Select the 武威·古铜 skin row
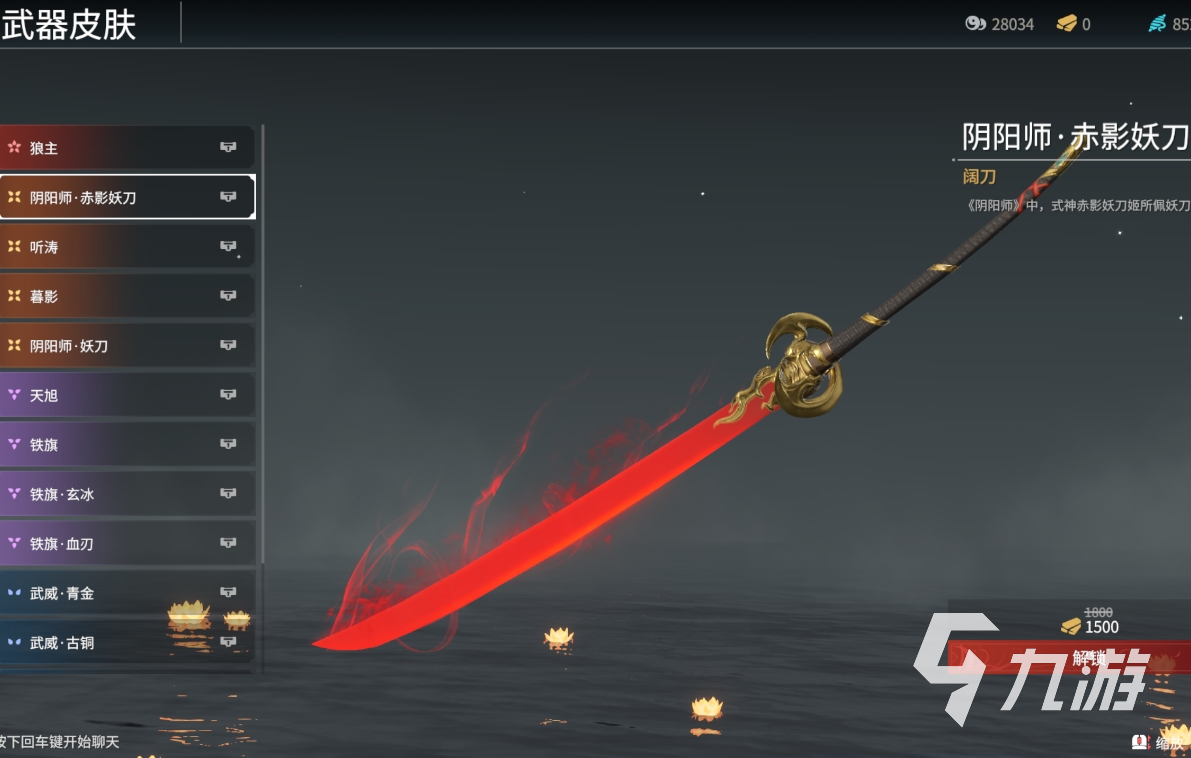This screenshot has height=758, width=1191. (127, 642)
